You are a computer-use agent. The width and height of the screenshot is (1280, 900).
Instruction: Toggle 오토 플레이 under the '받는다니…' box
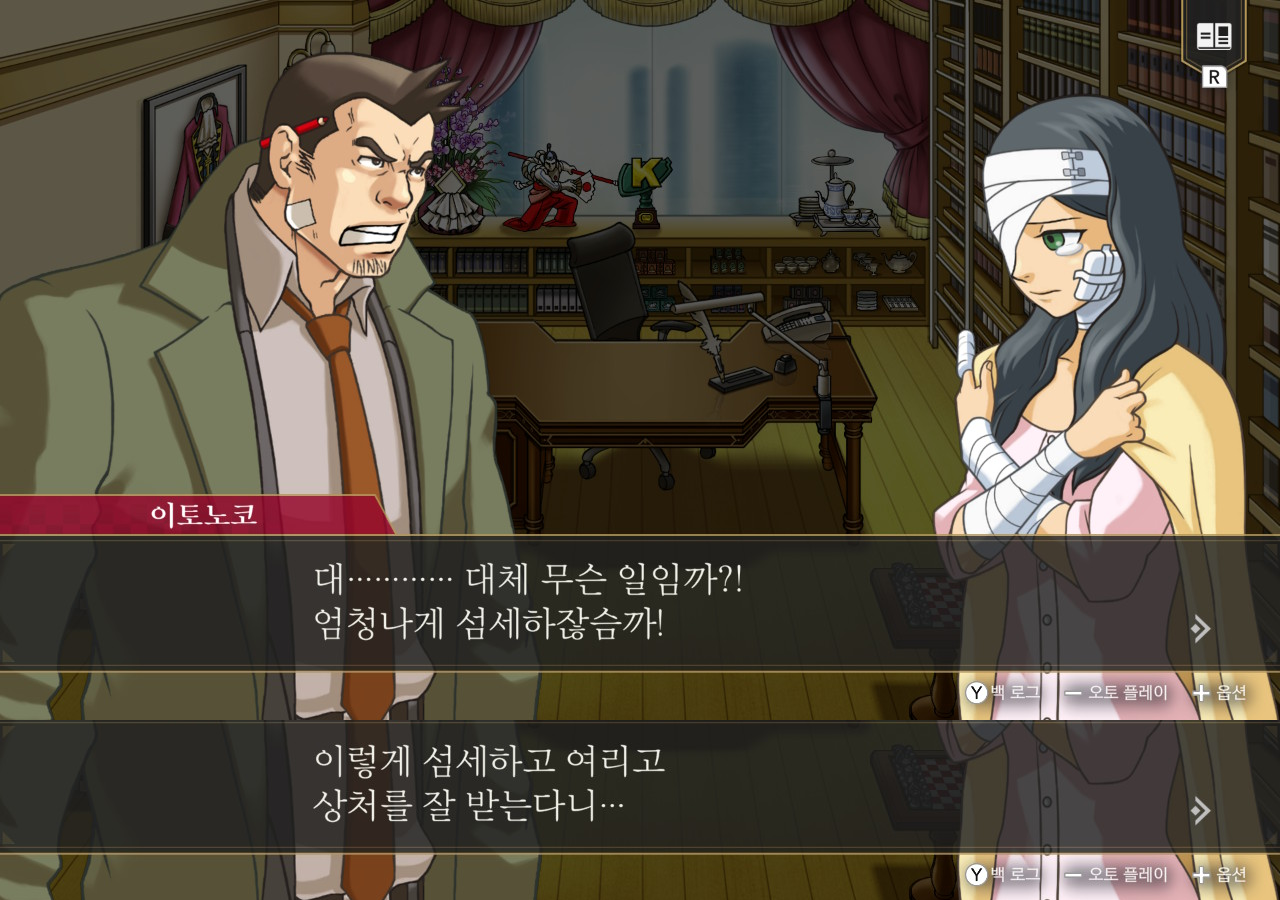coord(1116,875)
